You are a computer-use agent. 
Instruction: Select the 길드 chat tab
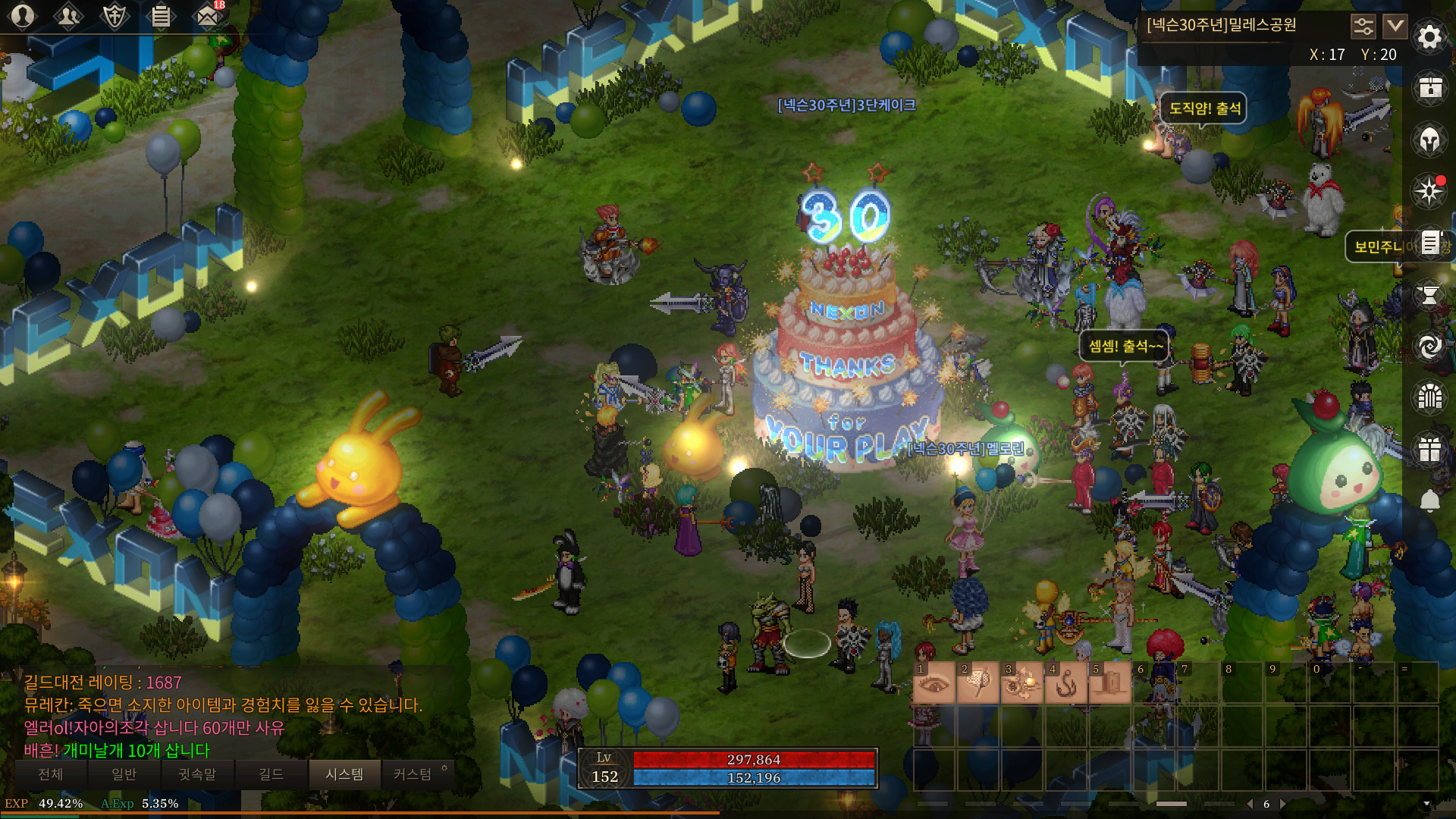pos(271,774)
